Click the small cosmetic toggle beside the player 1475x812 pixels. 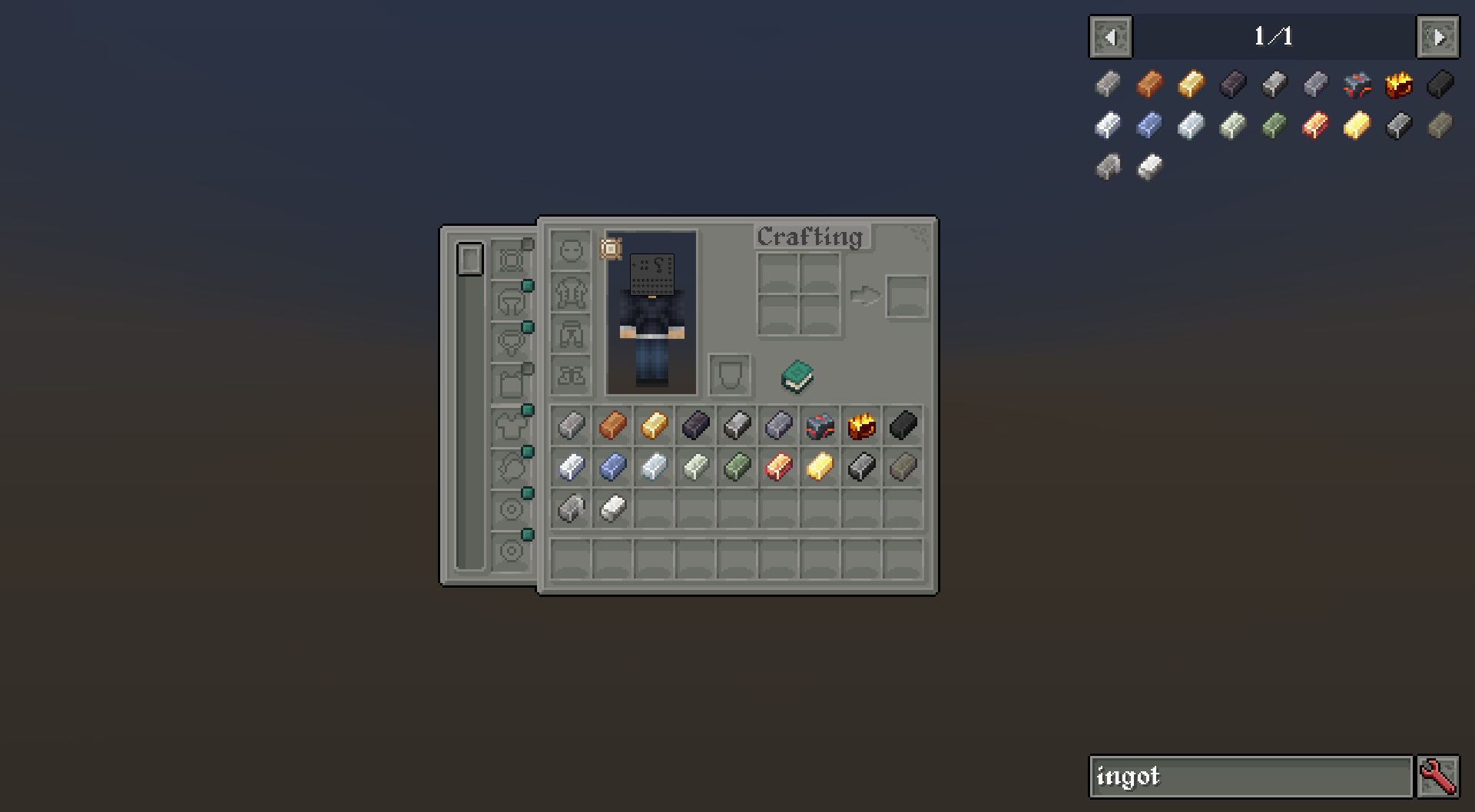[611, 249]
